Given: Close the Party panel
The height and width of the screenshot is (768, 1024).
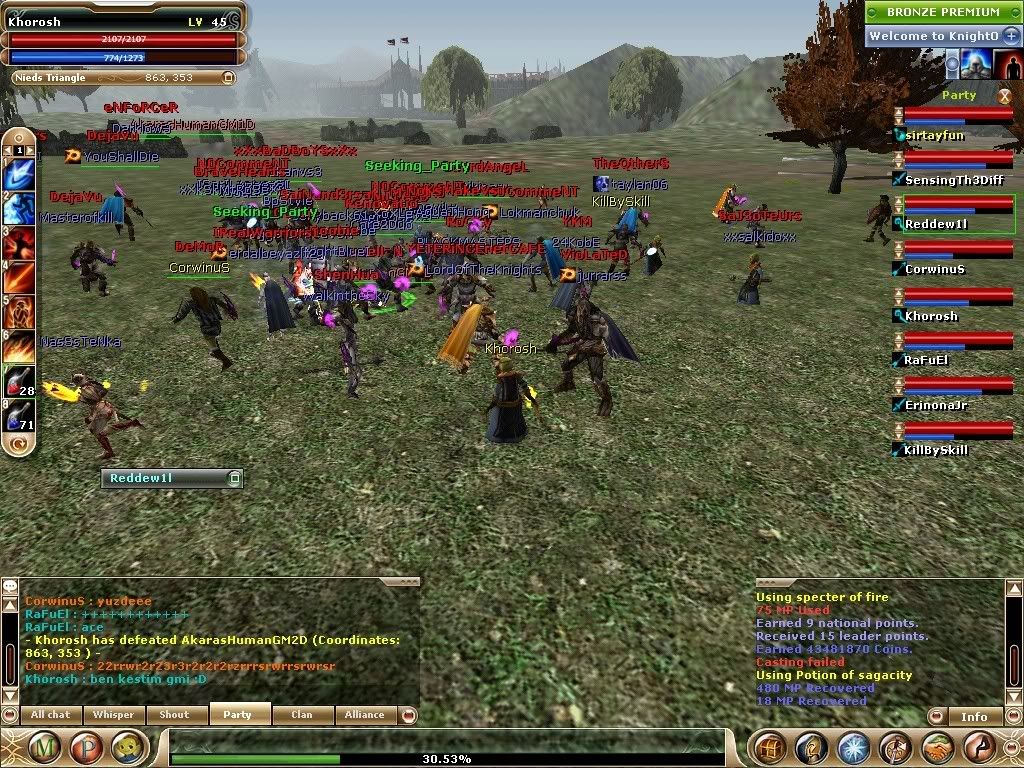Looking at the screenshot, I should tap(1004, 96).
